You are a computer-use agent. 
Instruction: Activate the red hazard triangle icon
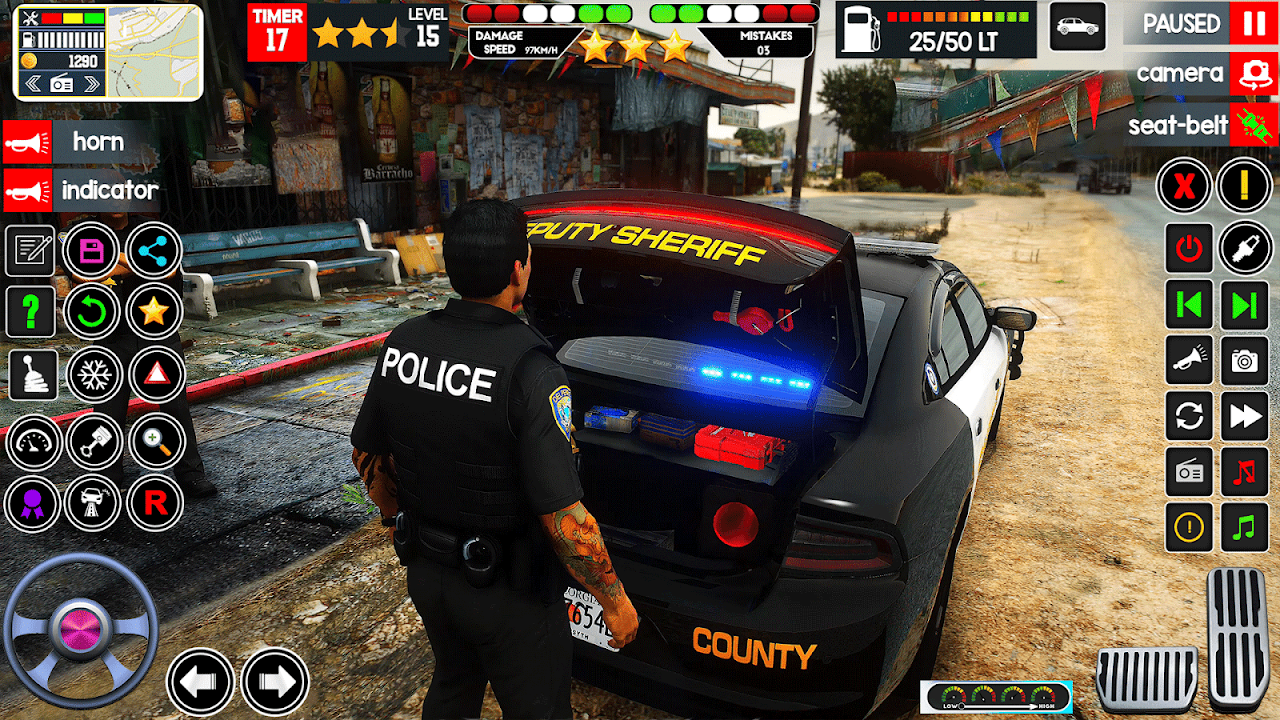155,375
